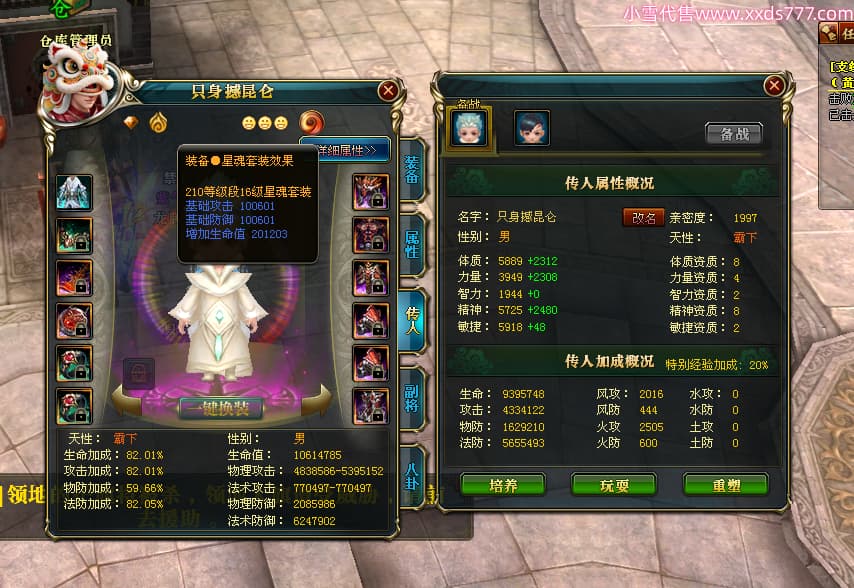Click the grey 备战 button
854x588 pixels.
pyautogui.click(x=733, y=134)
